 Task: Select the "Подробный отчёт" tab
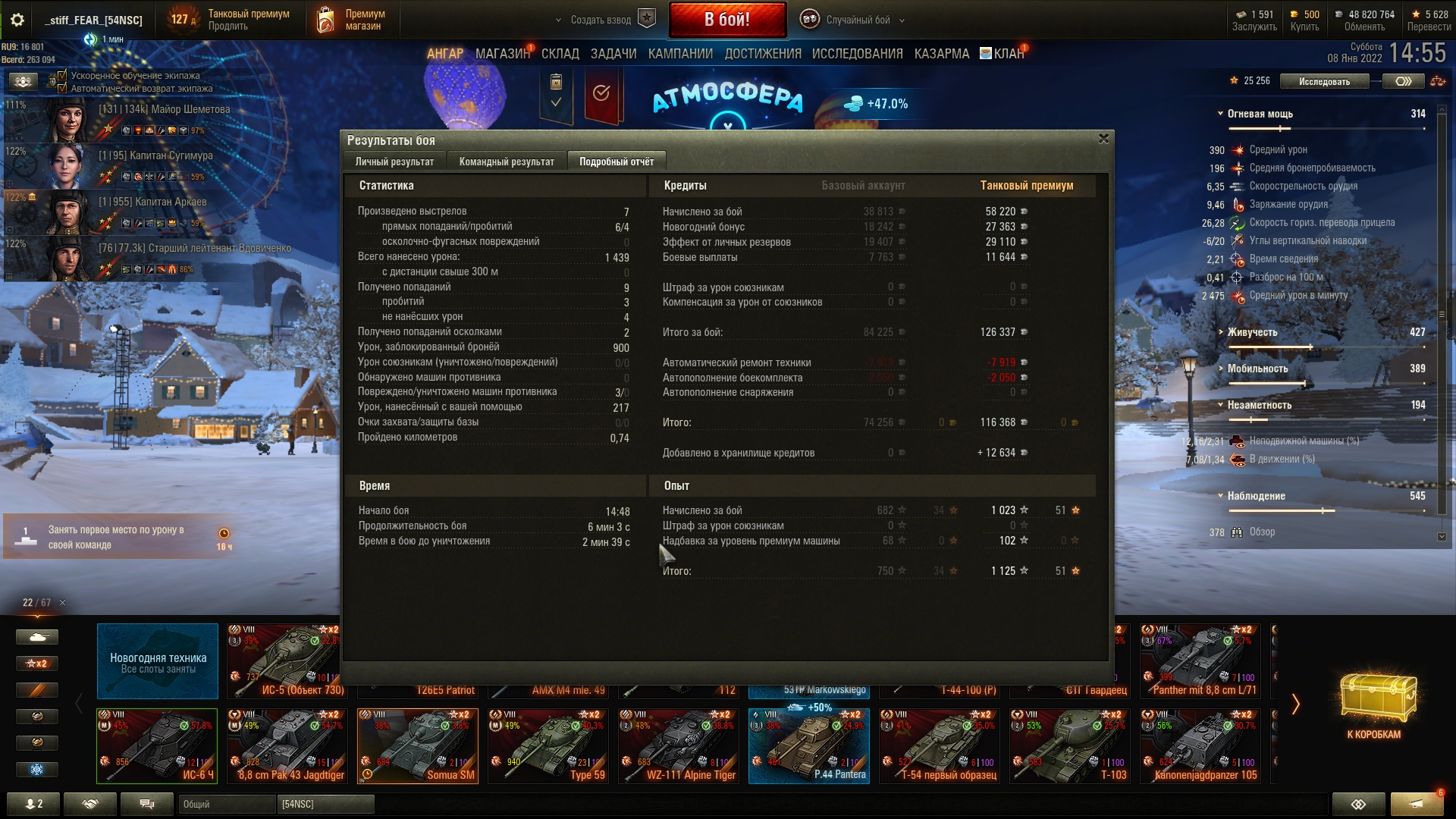(x=616, y=162)
